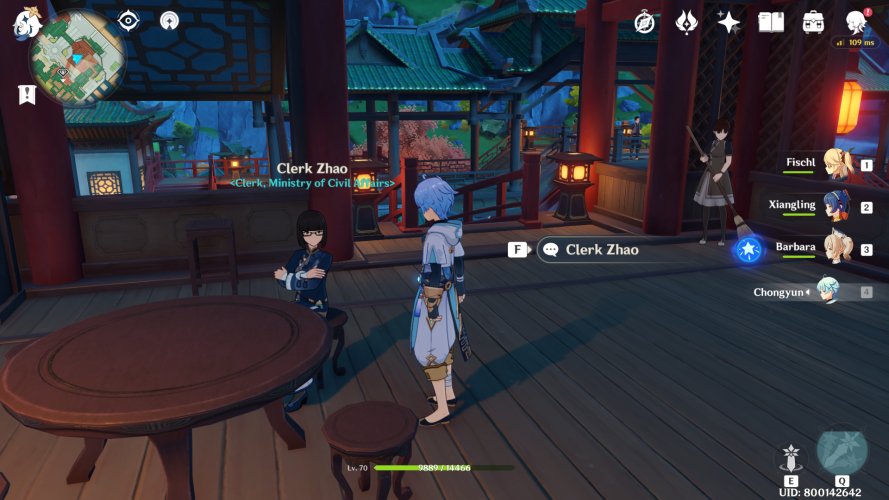This screenshot has height=500, width=889.
Task: Open the flame-shaped events icon
Action: (x=686, y=22)
